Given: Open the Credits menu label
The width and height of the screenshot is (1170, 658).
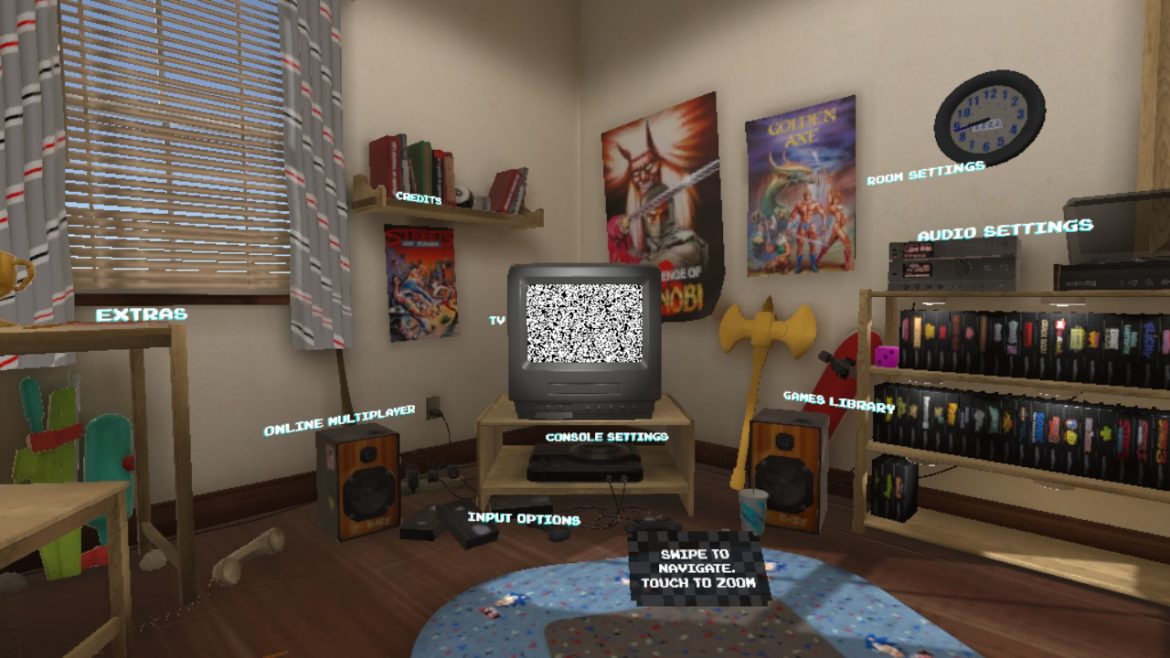Looking at the screenshot, I should click(419, 198).
